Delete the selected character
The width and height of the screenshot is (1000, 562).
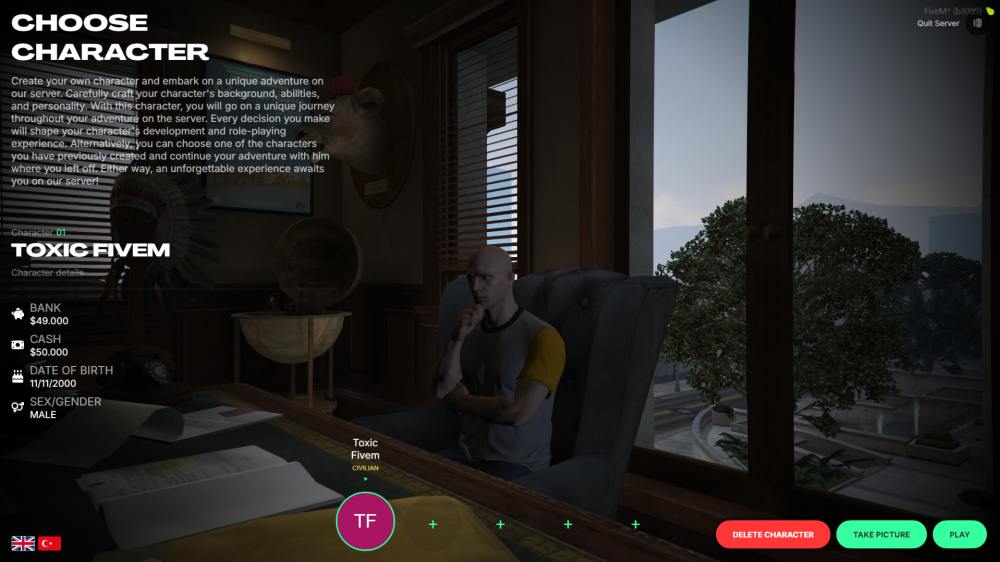(772, 534)
